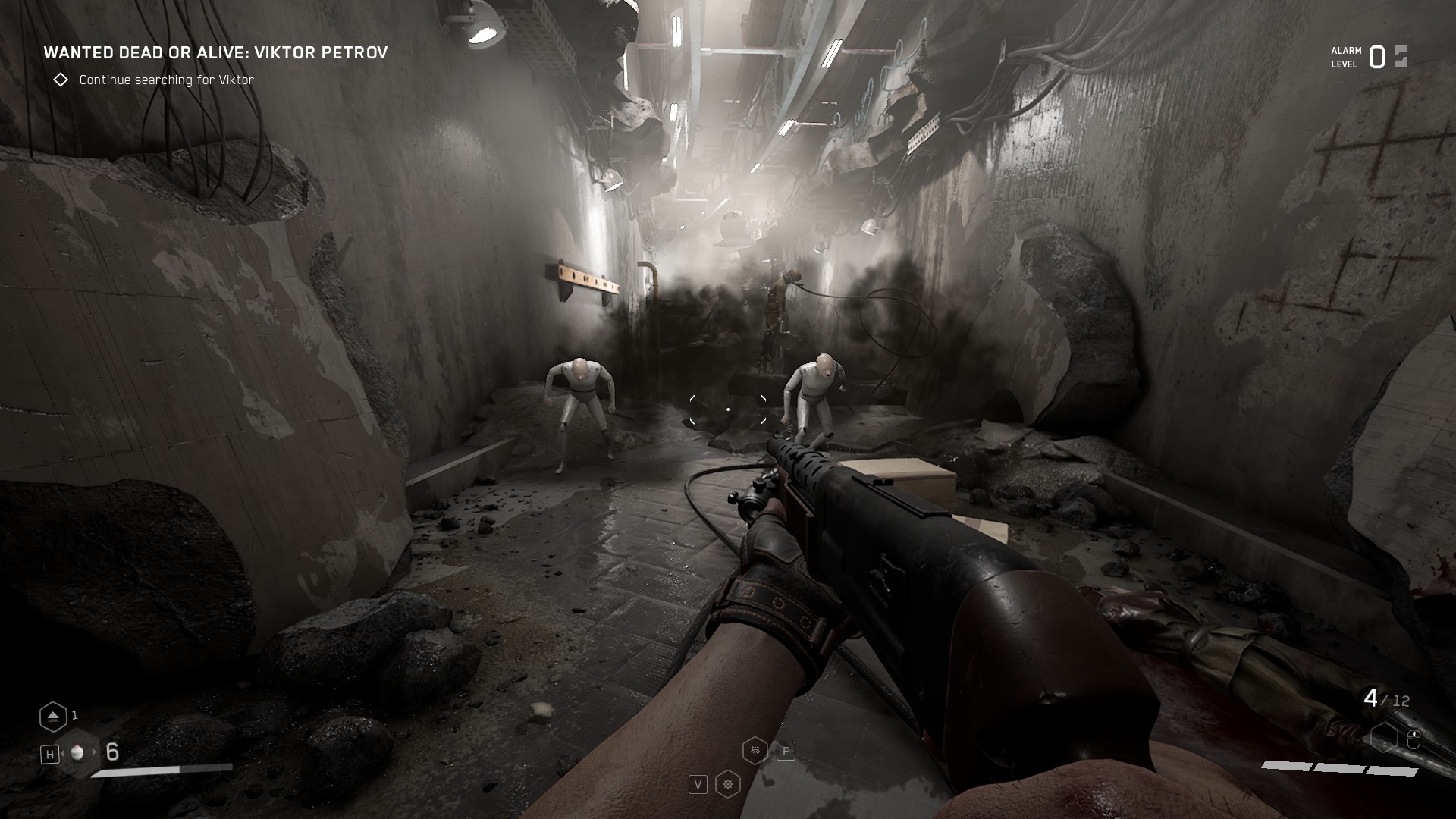Click the upward-arrow hexagon icon
The height and width of the screenshot is (819, 1456).
(52, 717)
